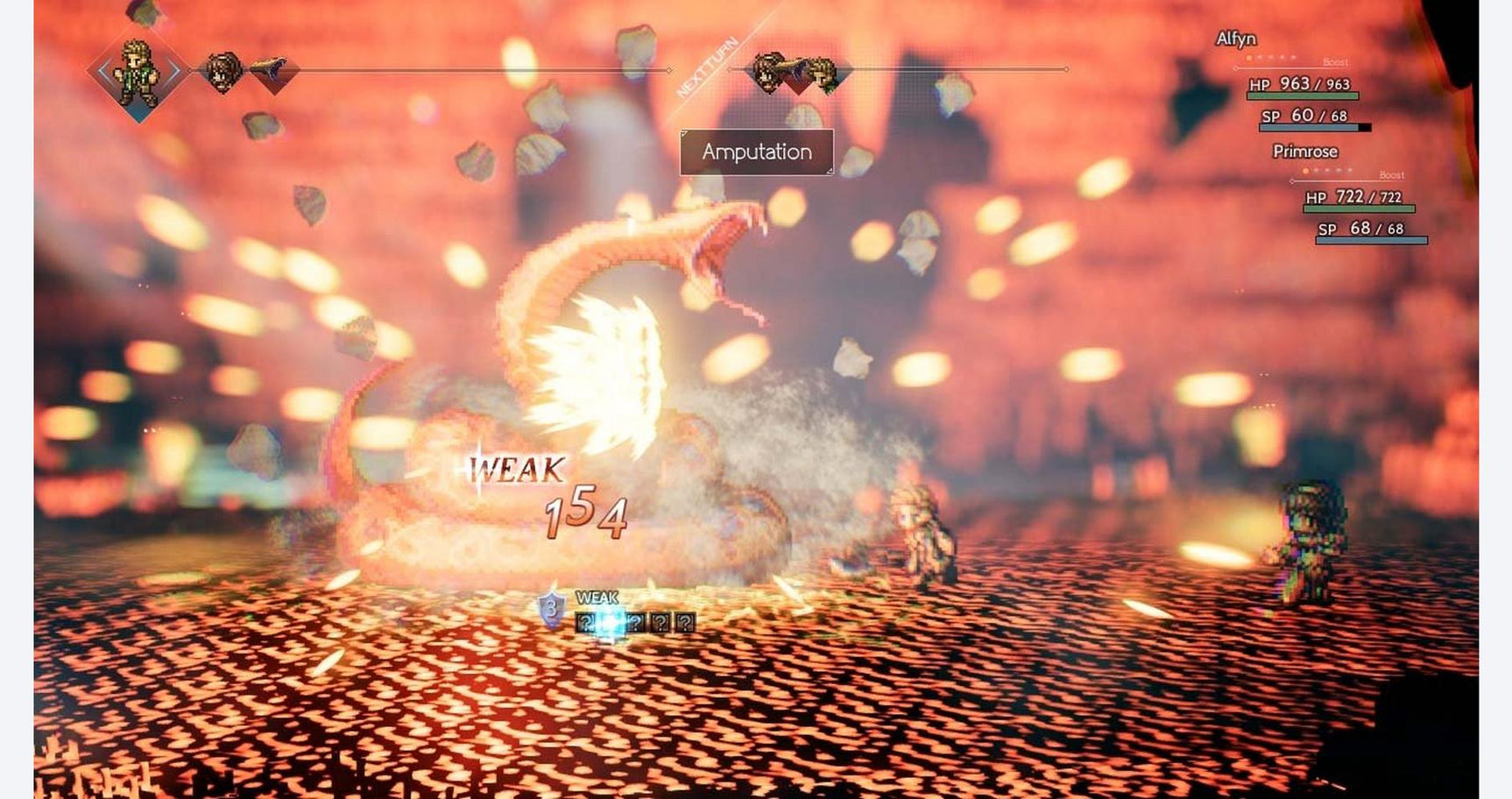Toggle Primrose's lit boost point
Screen dimensions: 1512x799
click(1306, 170)
